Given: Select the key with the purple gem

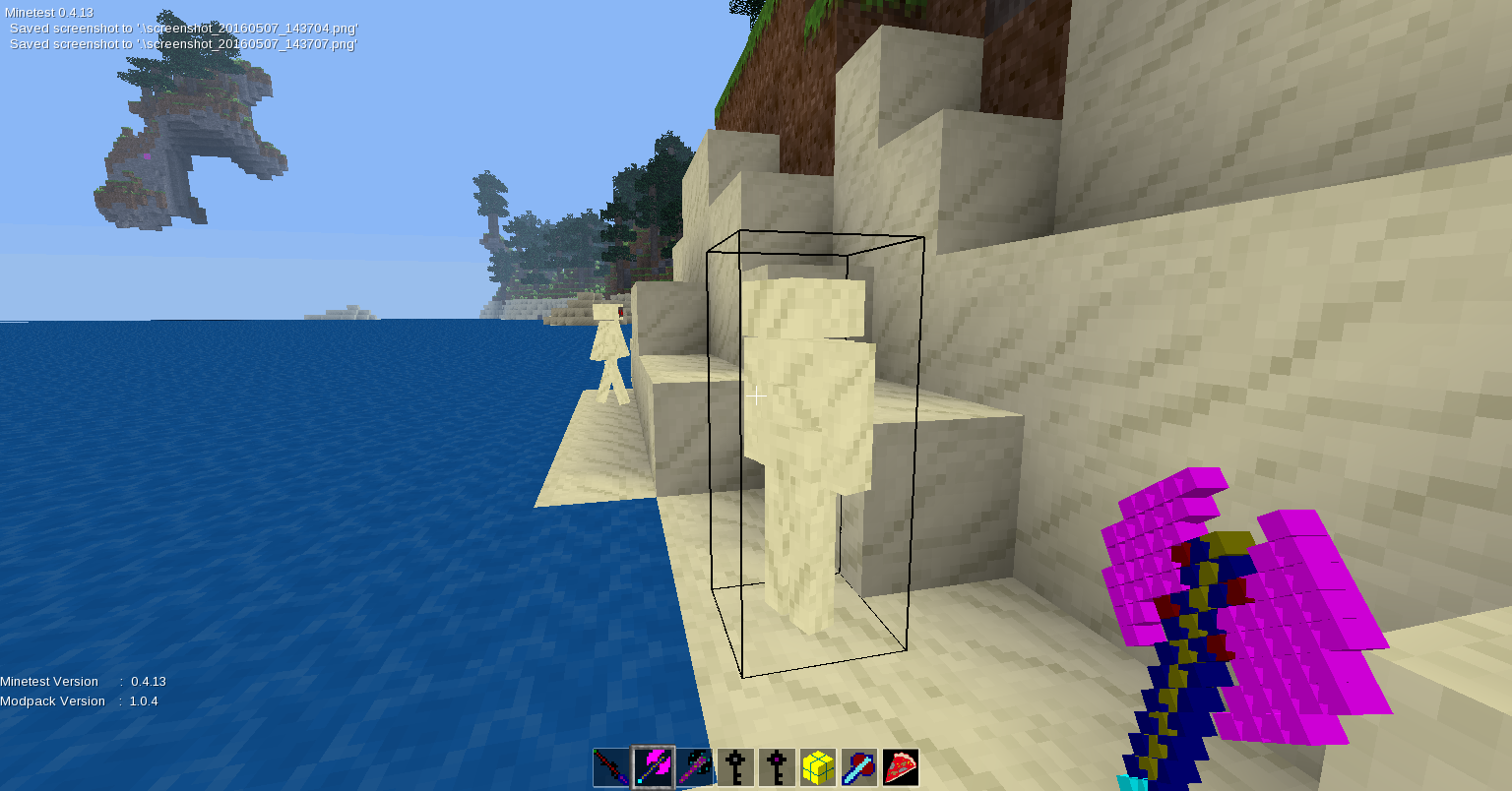Looking at the screenshot, I should click(776, 767).
